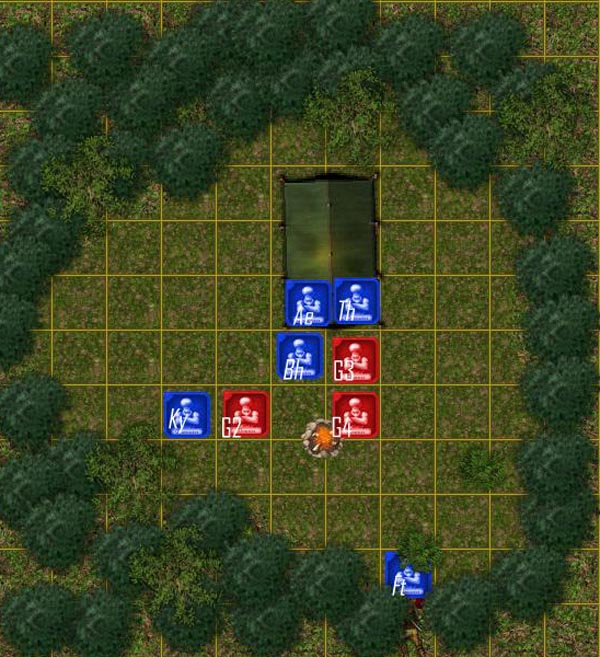Choose the blue Th unit token
Viewport: 600px width, 657px height.
point(357,301)
